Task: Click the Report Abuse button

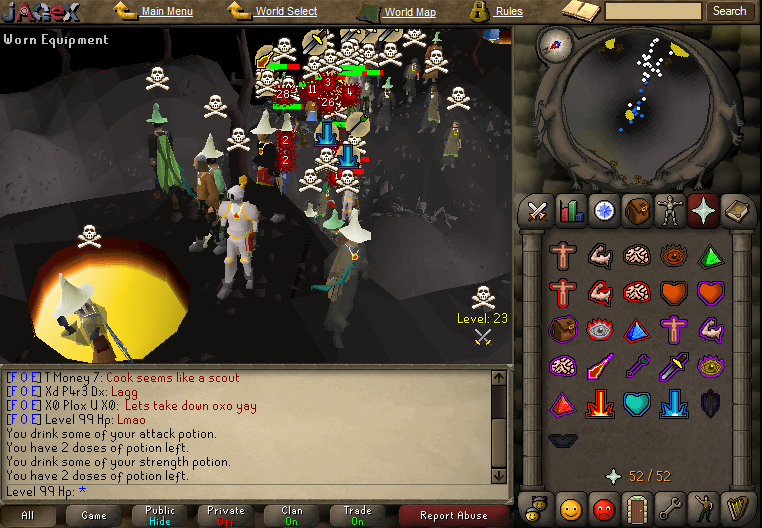Action: pyautogui.click(x=454, y=516)
